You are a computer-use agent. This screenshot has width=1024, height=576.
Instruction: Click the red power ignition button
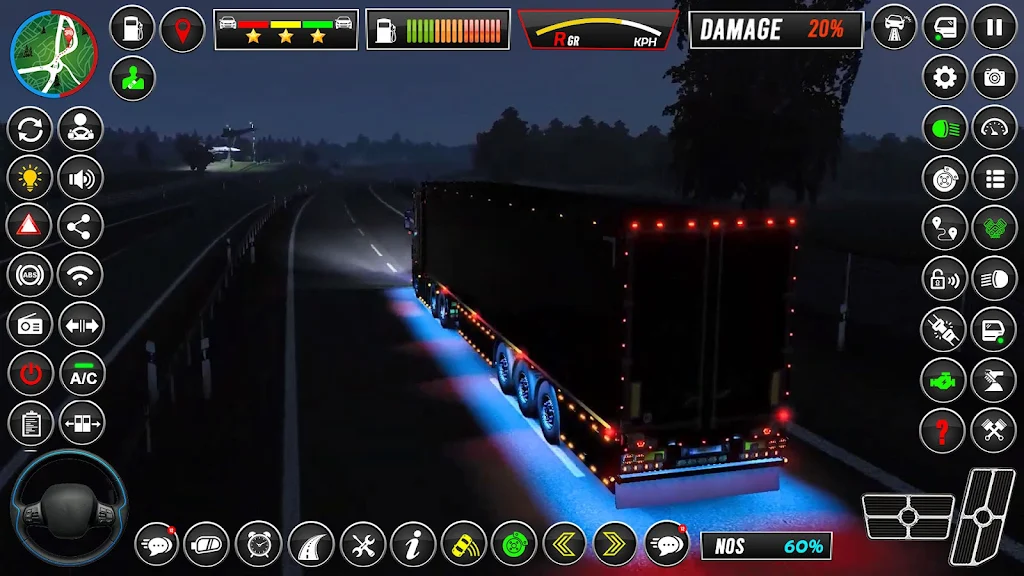[30, 374]
